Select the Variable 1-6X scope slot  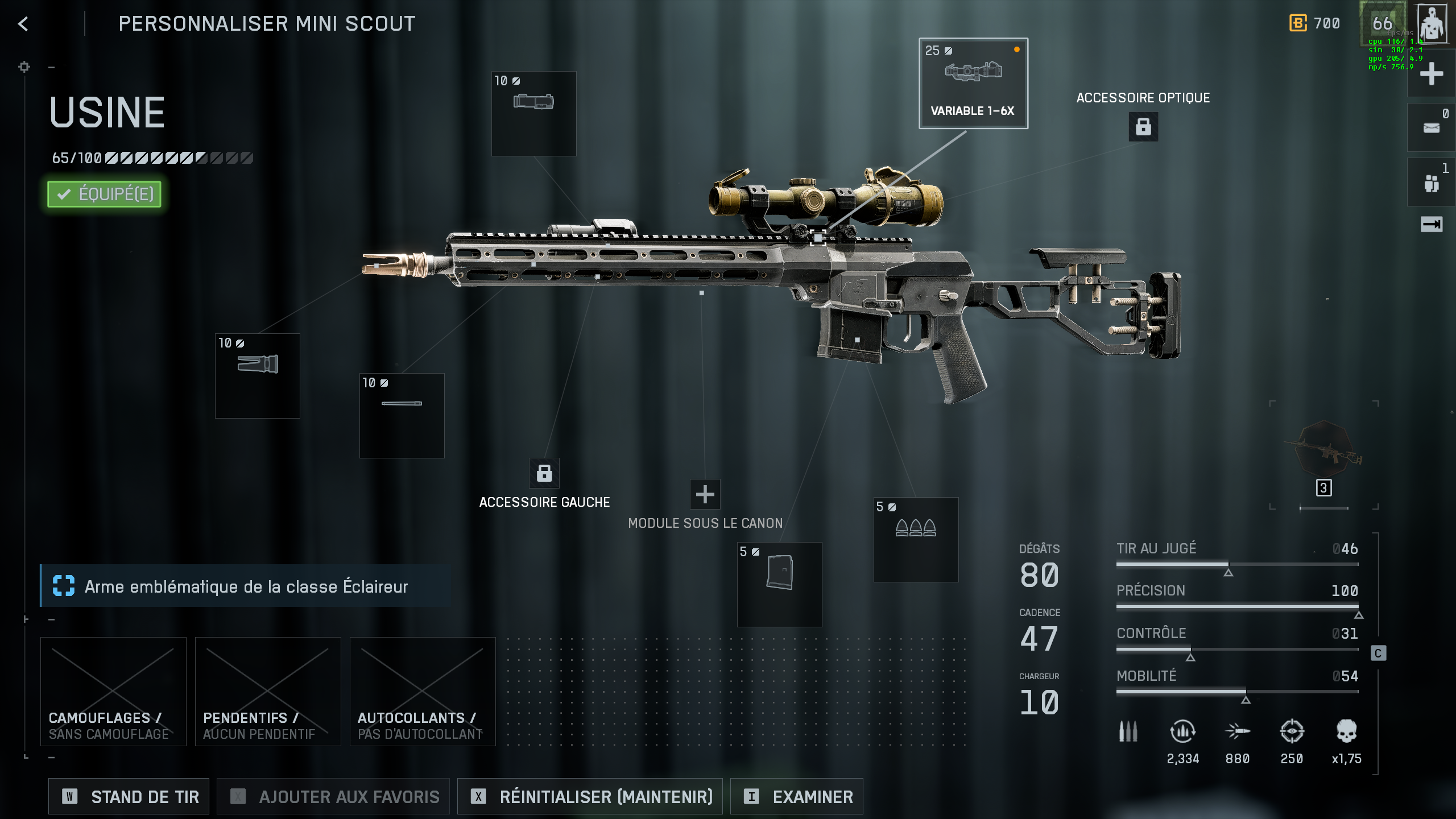coord(973,84)
